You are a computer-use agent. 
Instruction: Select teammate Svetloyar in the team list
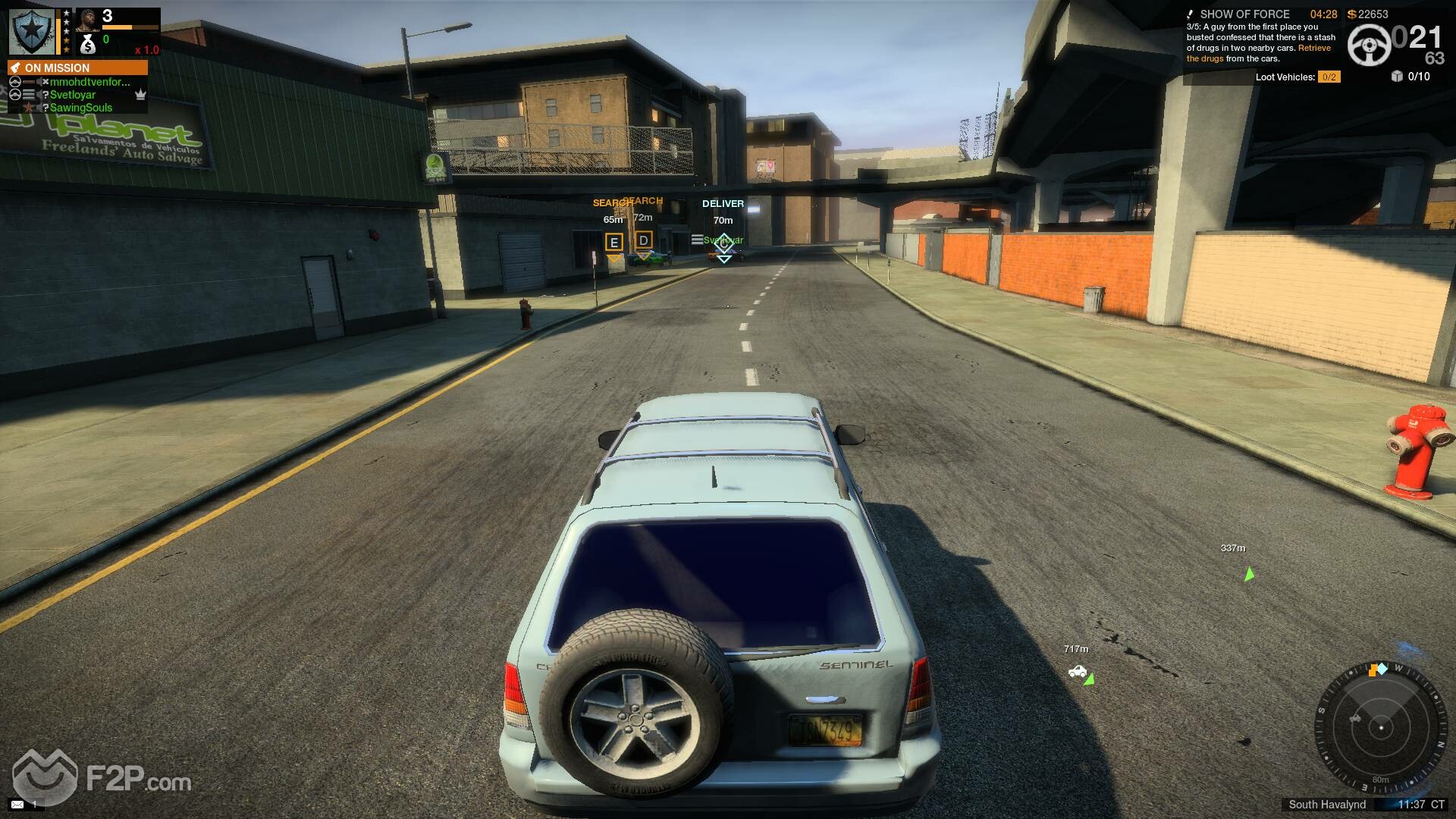click(x=73, y=95)
